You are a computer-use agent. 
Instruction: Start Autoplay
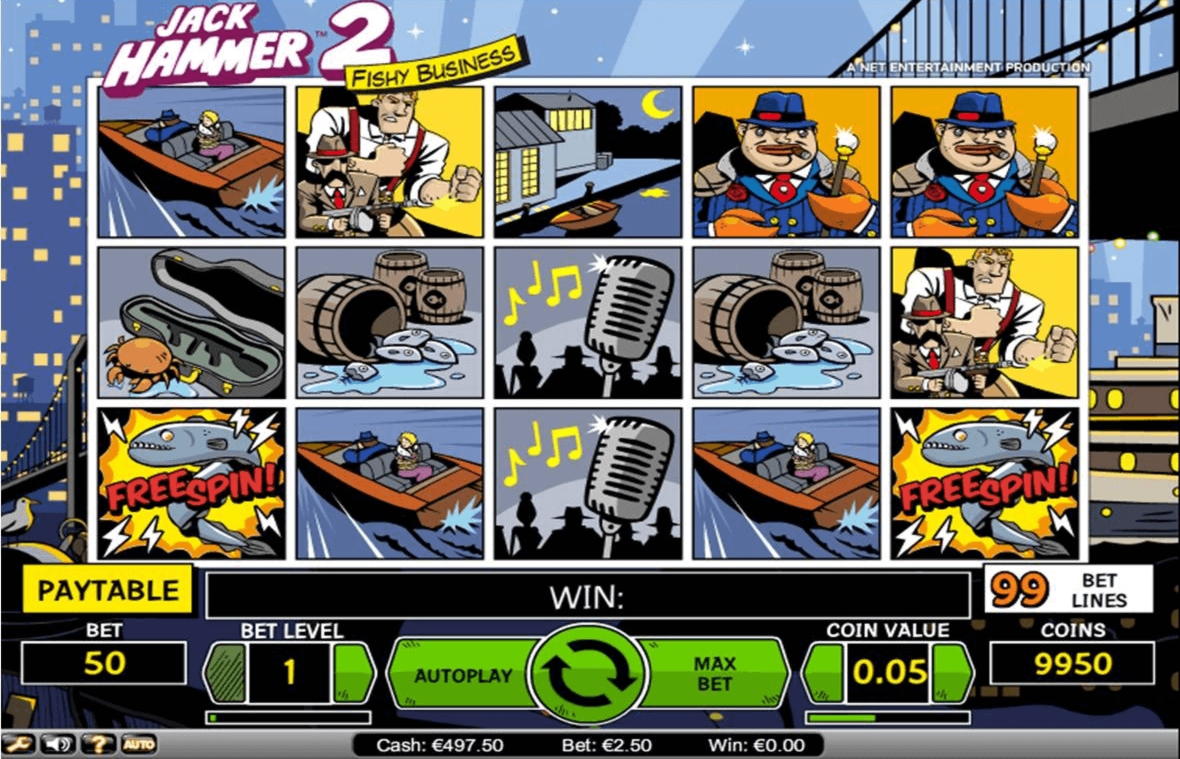pos(463,675)
